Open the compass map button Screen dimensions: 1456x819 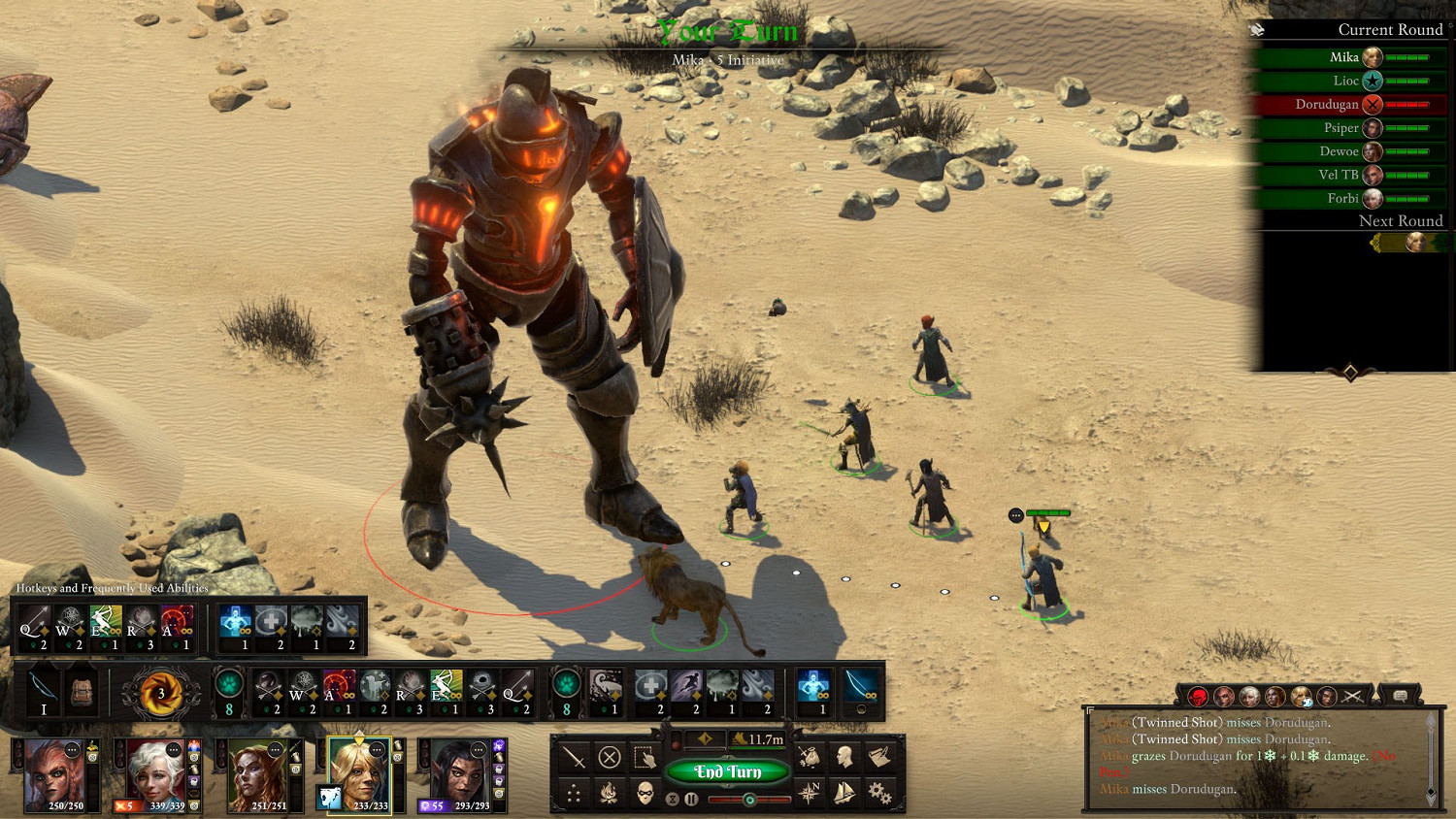point(809,793)
